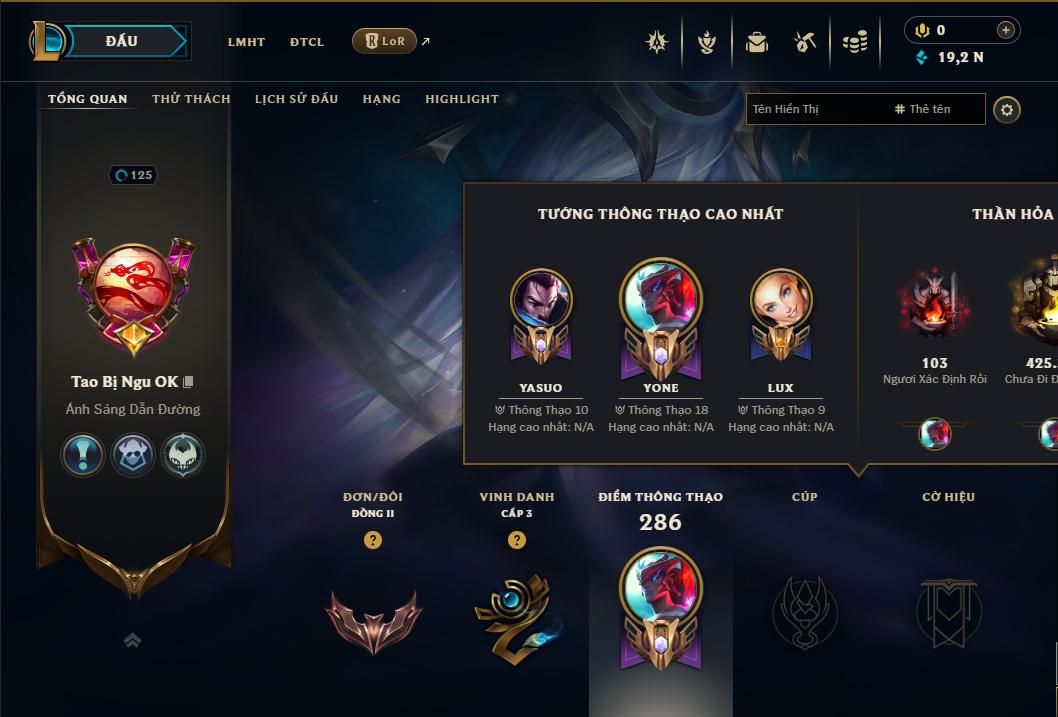1058x717 pixels.
Task: Launch the LoR link button
Action: 385,41
